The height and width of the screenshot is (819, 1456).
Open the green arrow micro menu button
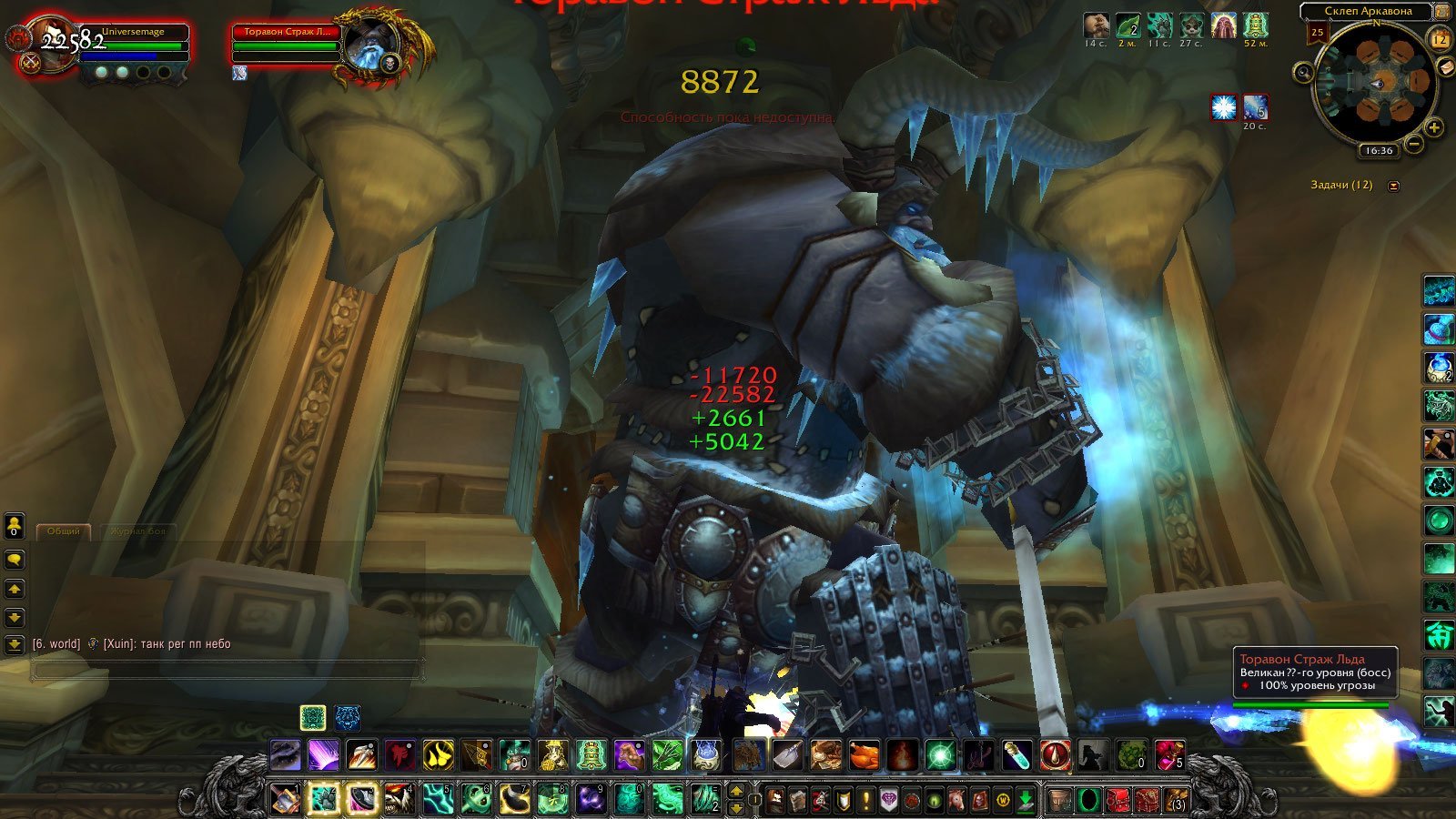[1026, 800]
